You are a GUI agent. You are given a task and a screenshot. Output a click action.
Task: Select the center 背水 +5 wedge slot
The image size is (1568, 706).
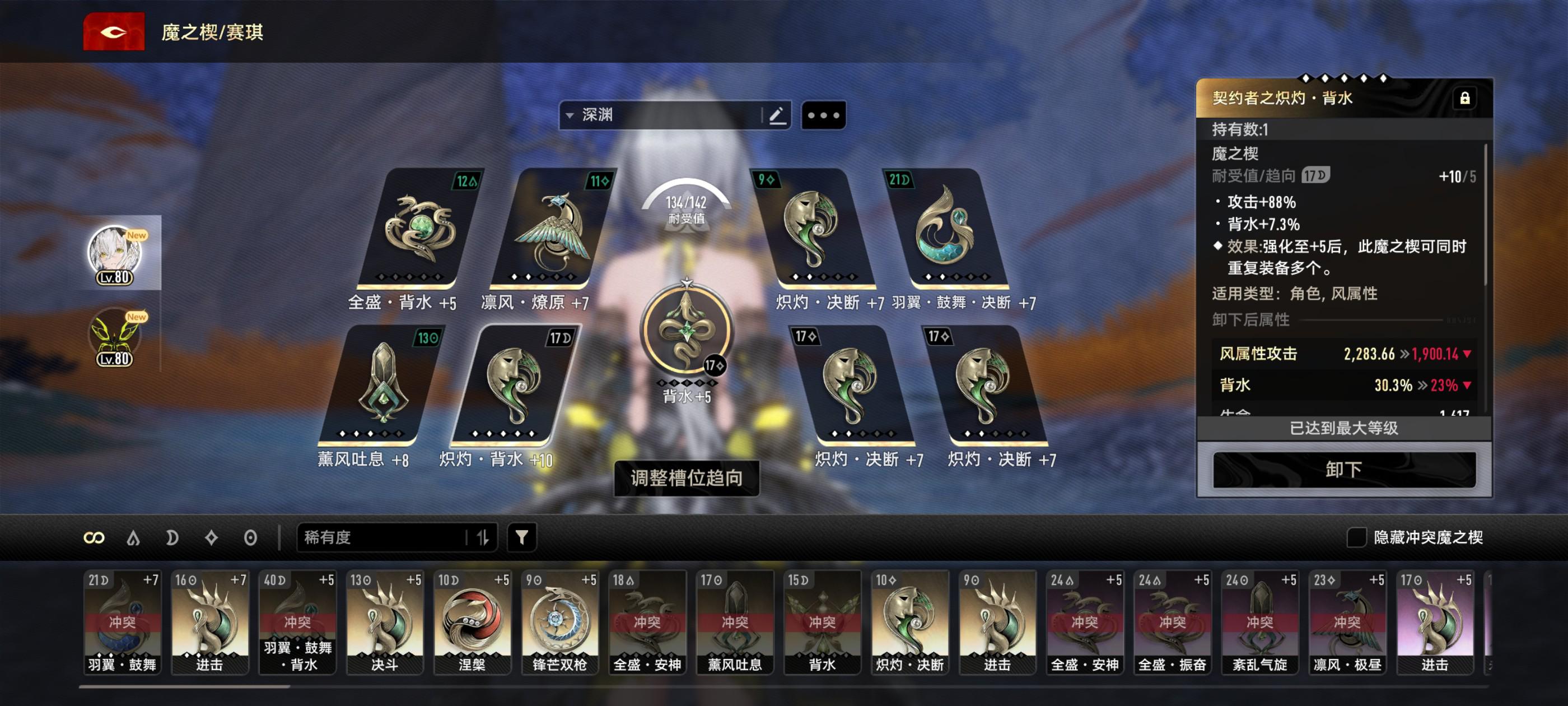pyautogui.click(x=686, y=329)
